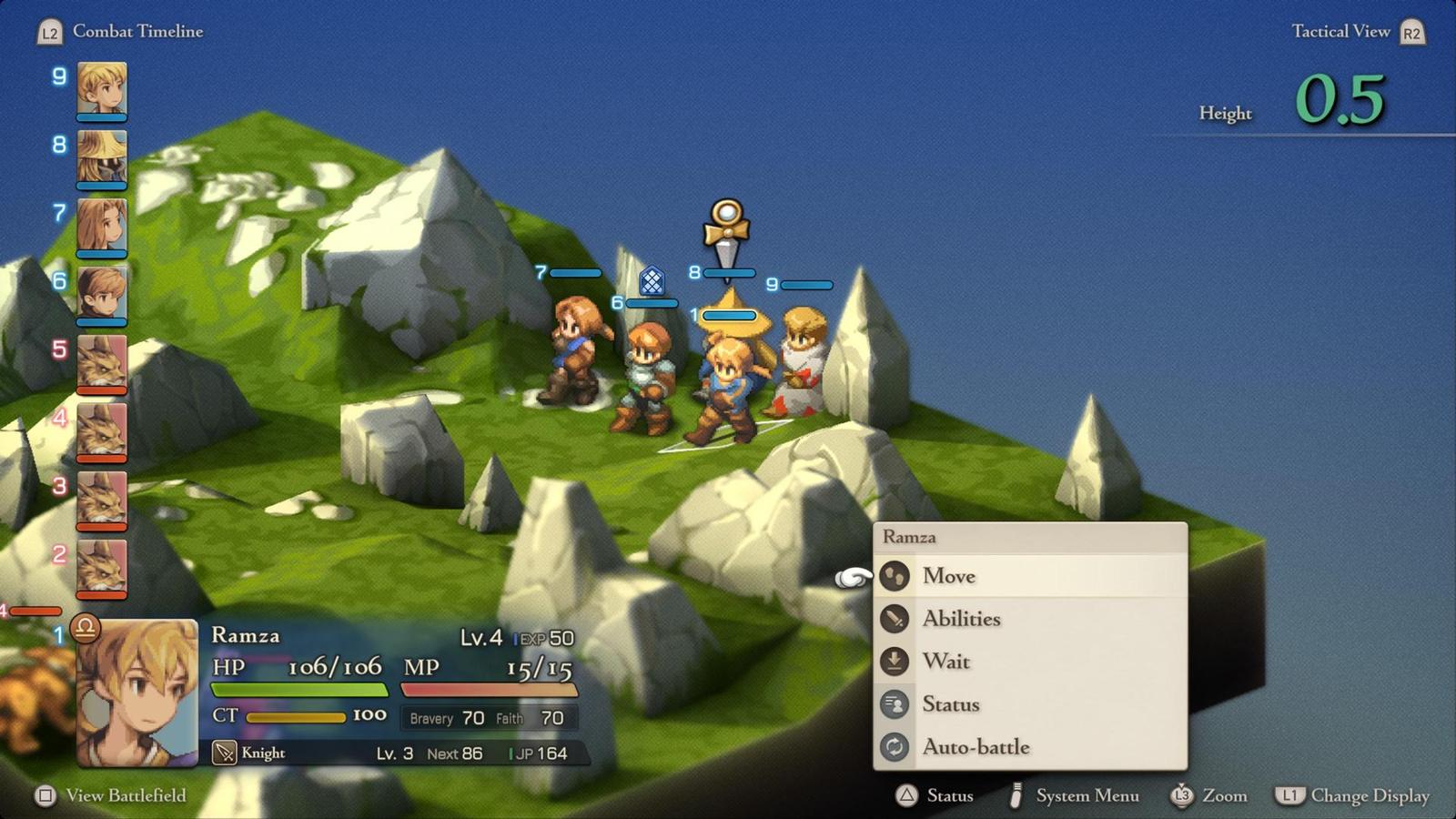Click Ramza's Libra zodiac sign icon
Screen dimensions: 1456x819
[x=85, y=627]
